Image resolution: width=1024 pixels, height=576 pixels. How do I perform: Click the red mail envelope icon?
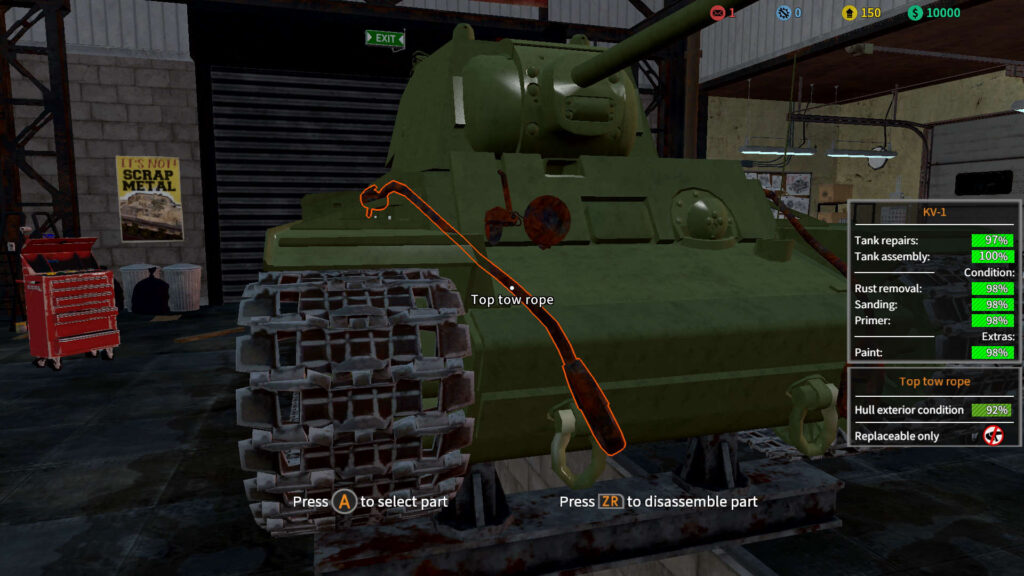716,13
